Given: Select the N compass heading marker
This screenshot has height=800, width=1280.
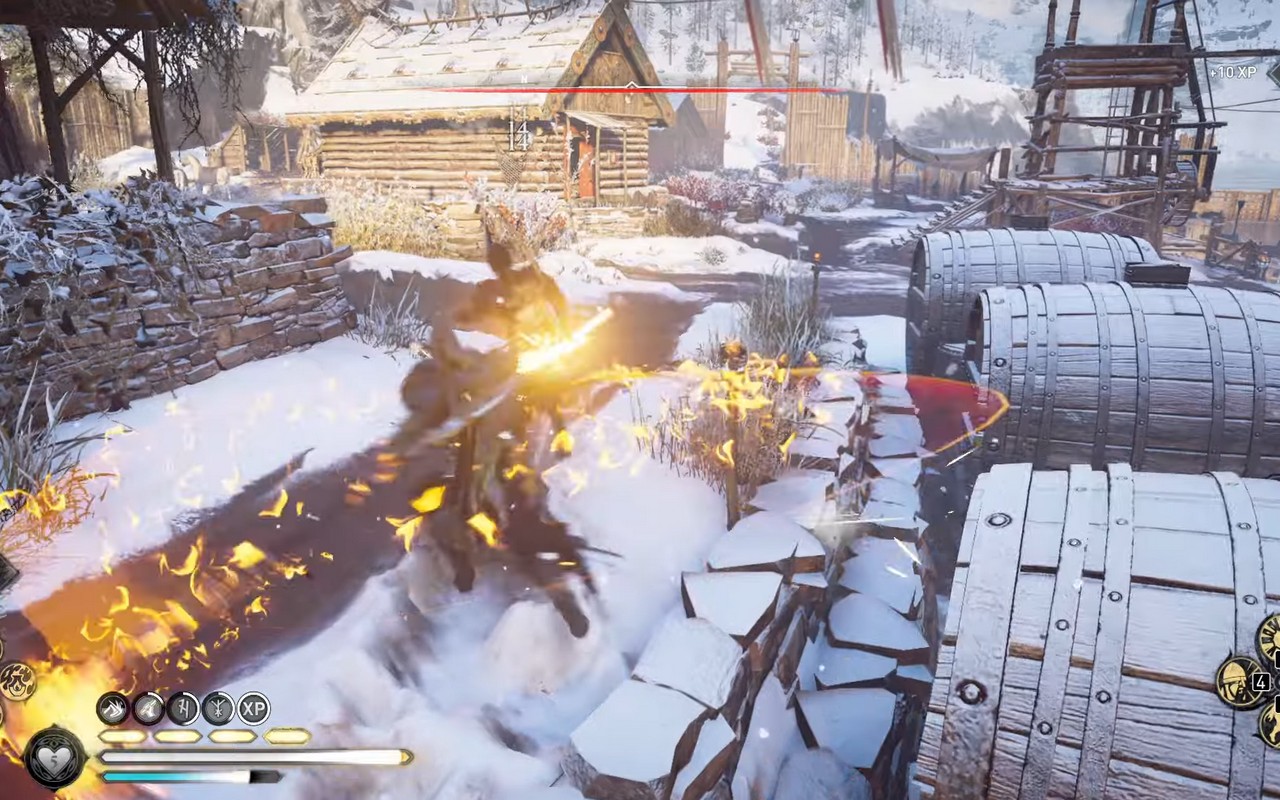Looking at the screenshot, I should coord(524,77).
